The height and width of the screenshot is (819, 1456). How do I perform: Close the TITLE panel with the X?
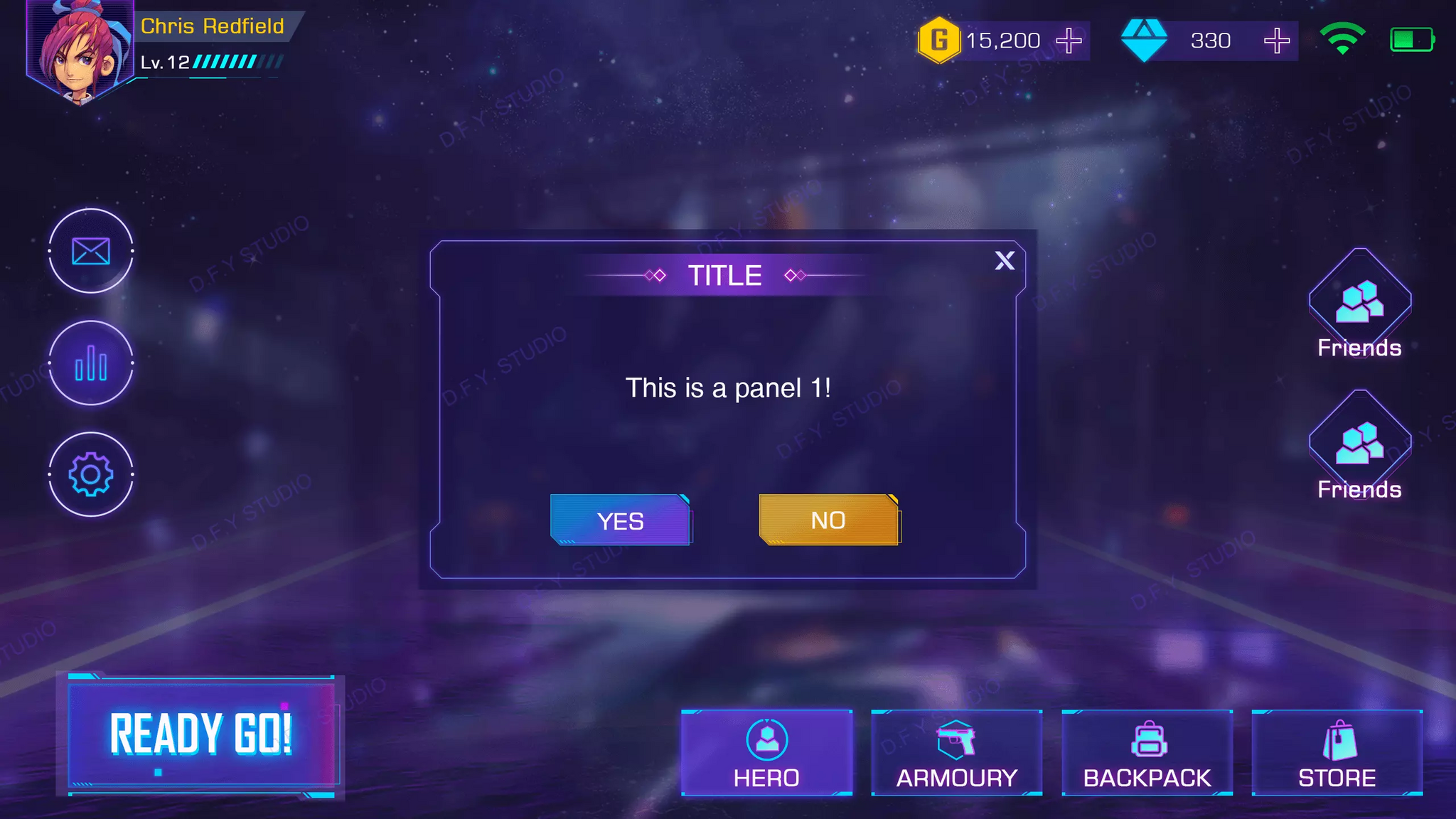coord(1005,261)
